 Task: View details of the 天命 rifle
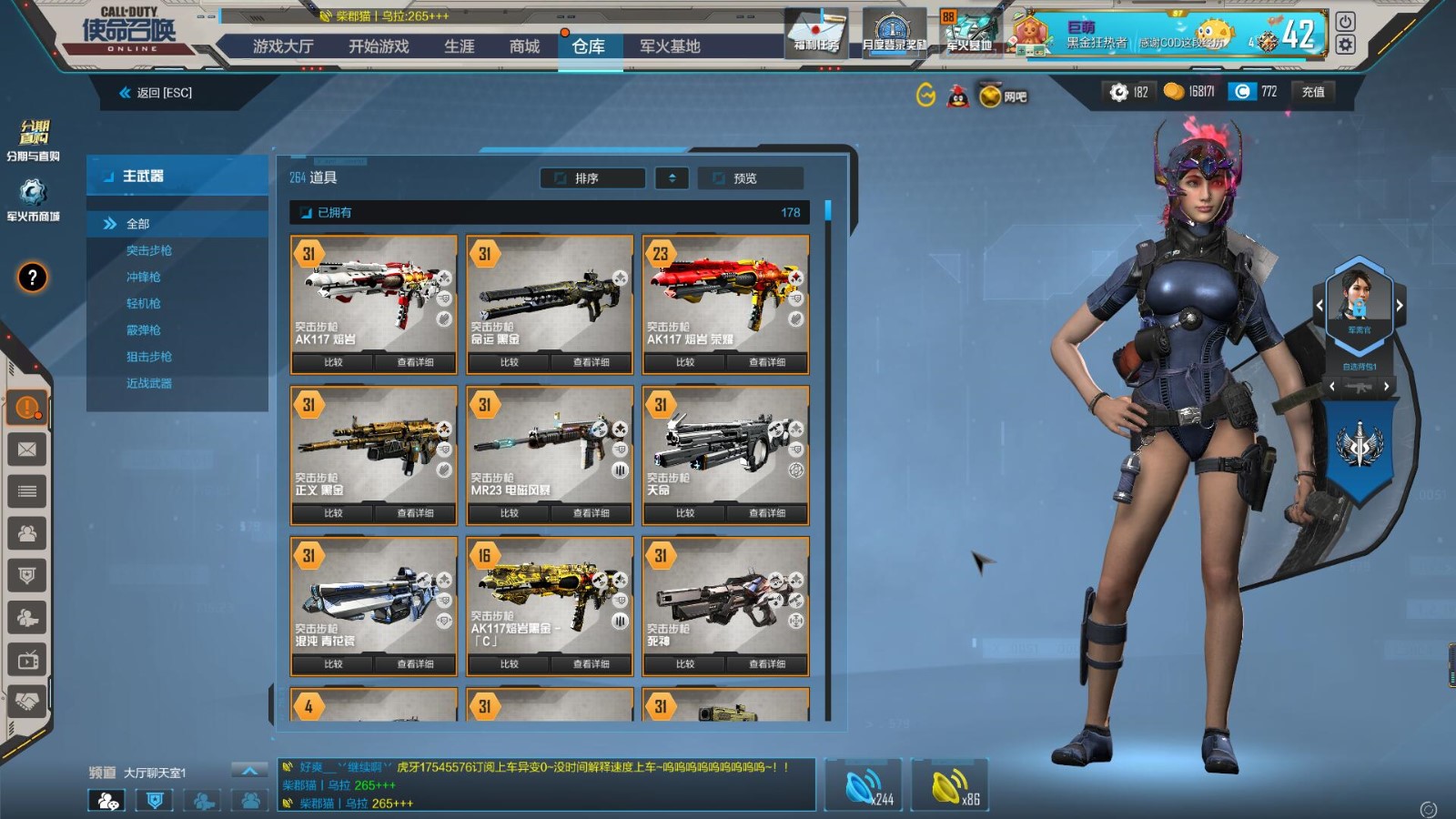(767, 513)
